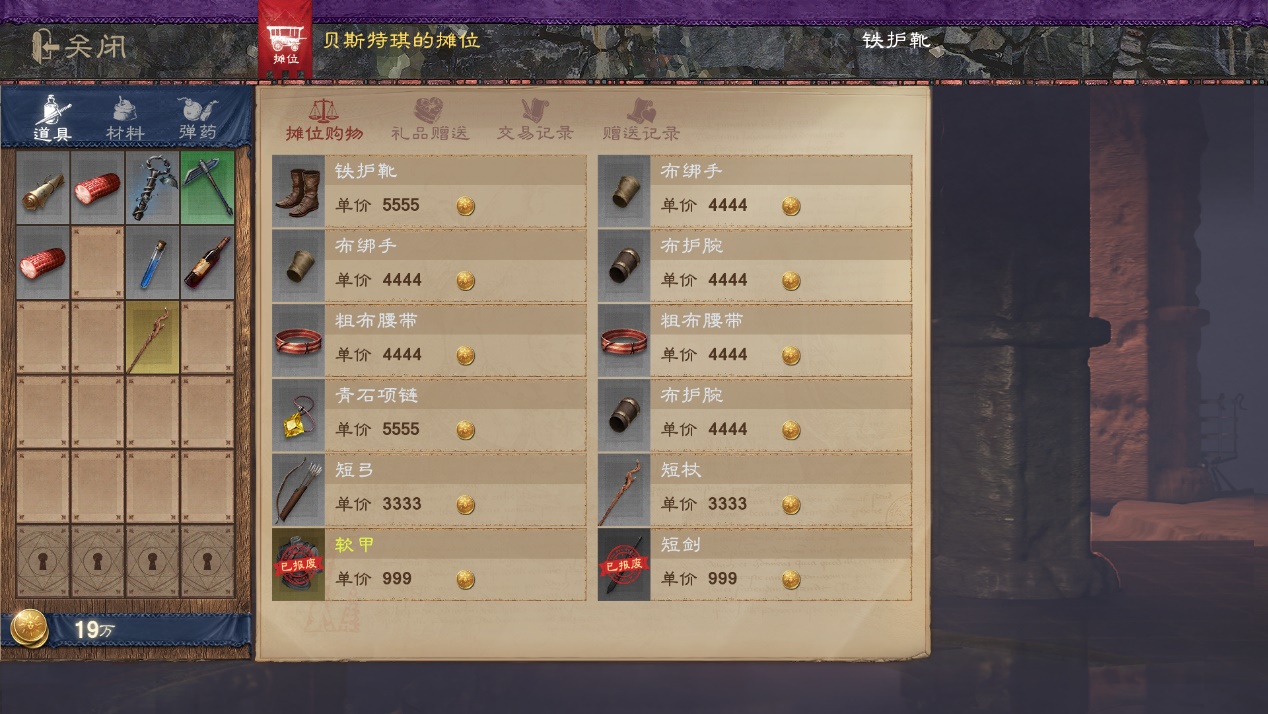Image resolution: width=1268 pixels, height=714 pixels.
Task: Choose the 短杖 shop listing
Action: [x=755, y=489]
